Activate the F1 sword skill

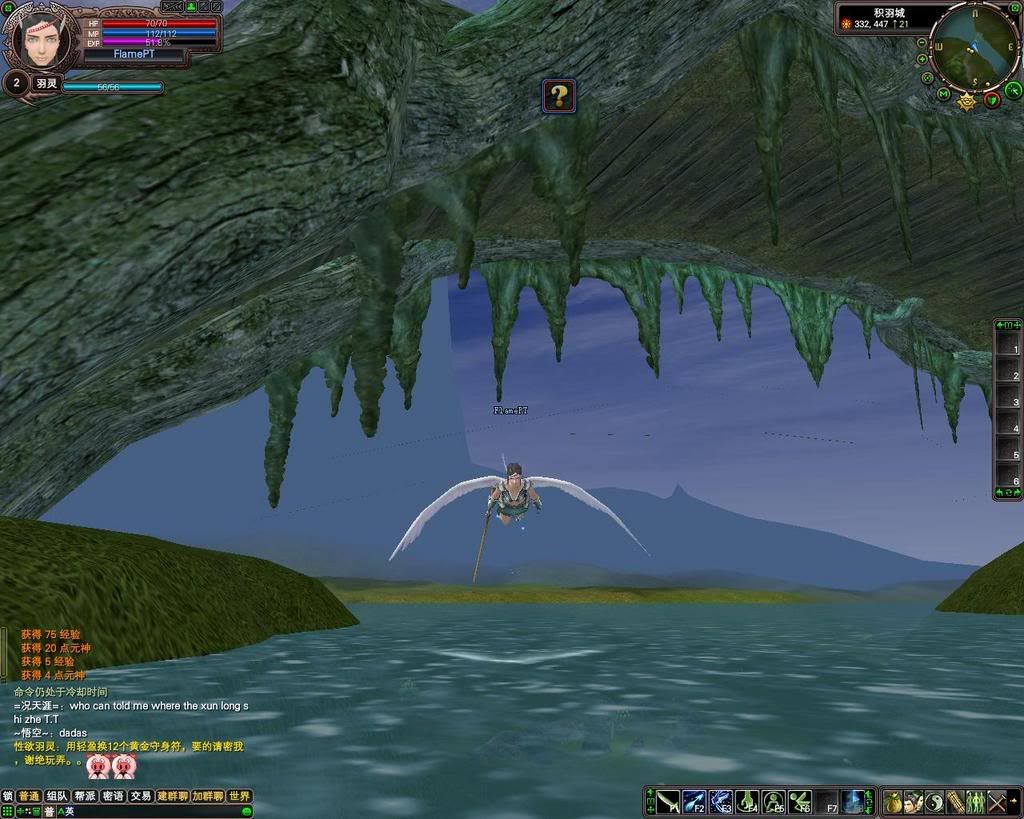click(667, 802)
